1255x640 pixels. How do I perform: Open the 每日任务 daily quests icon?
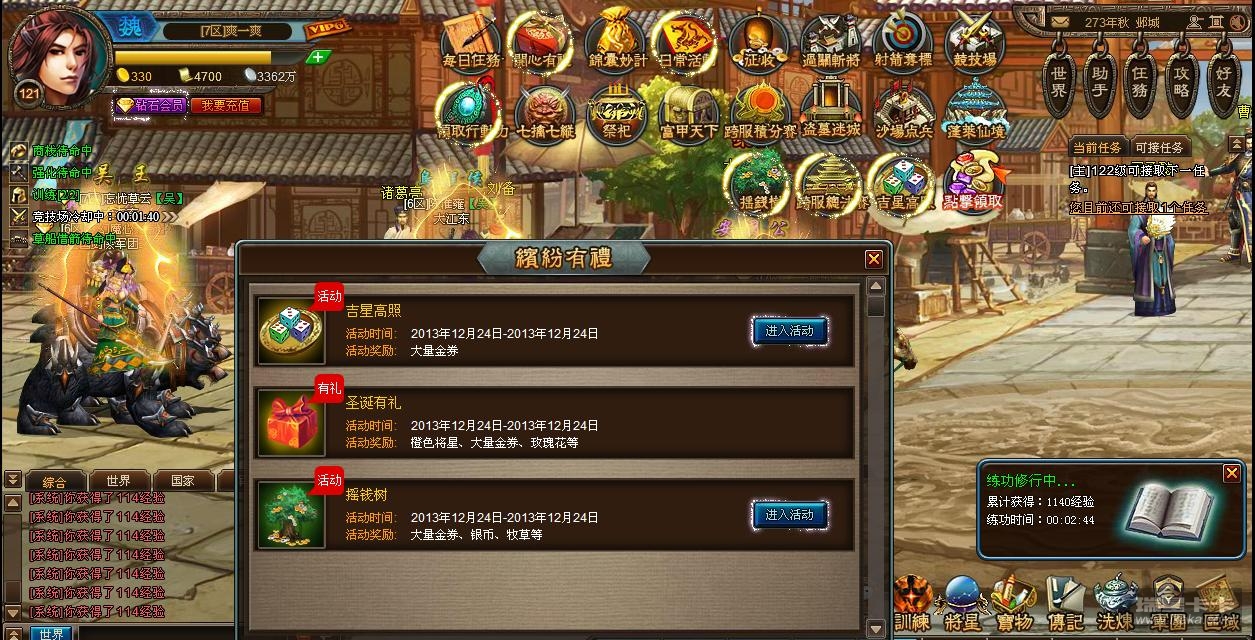[472, 40]
